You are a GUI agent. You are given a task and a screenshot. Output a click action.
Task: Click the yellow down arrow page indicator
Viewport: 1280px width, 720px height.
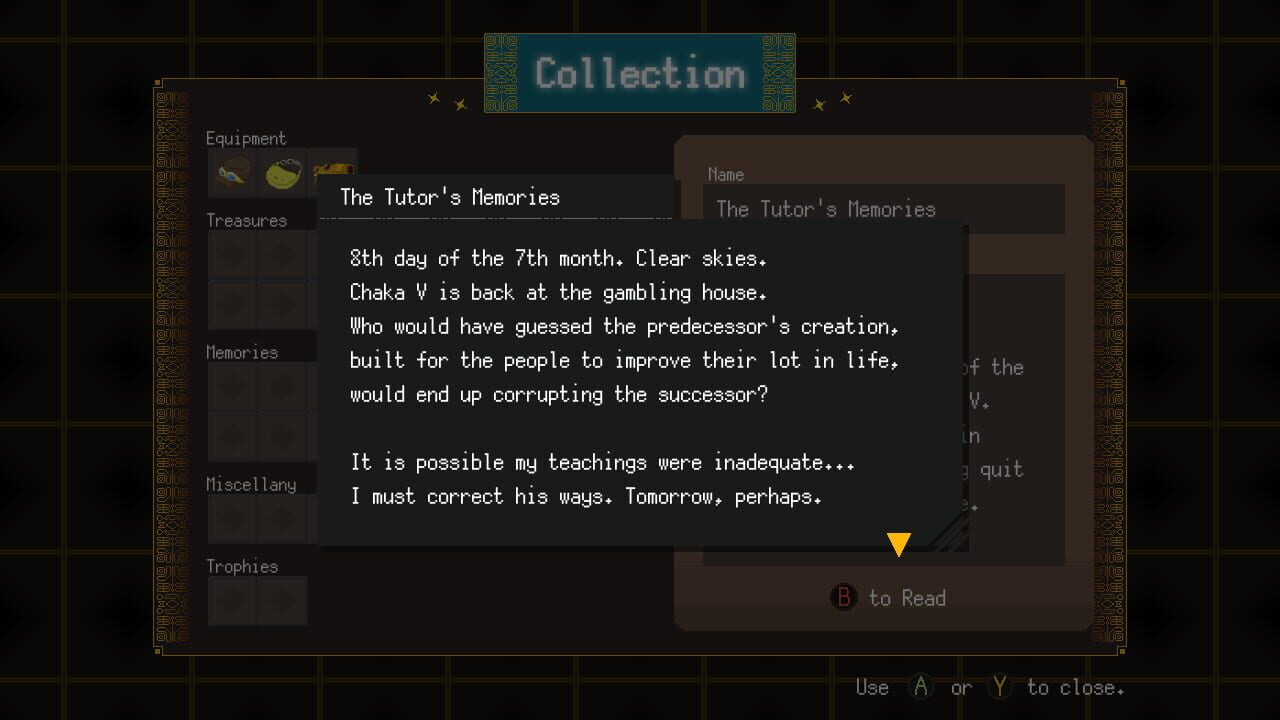click(x=898, y=543)
